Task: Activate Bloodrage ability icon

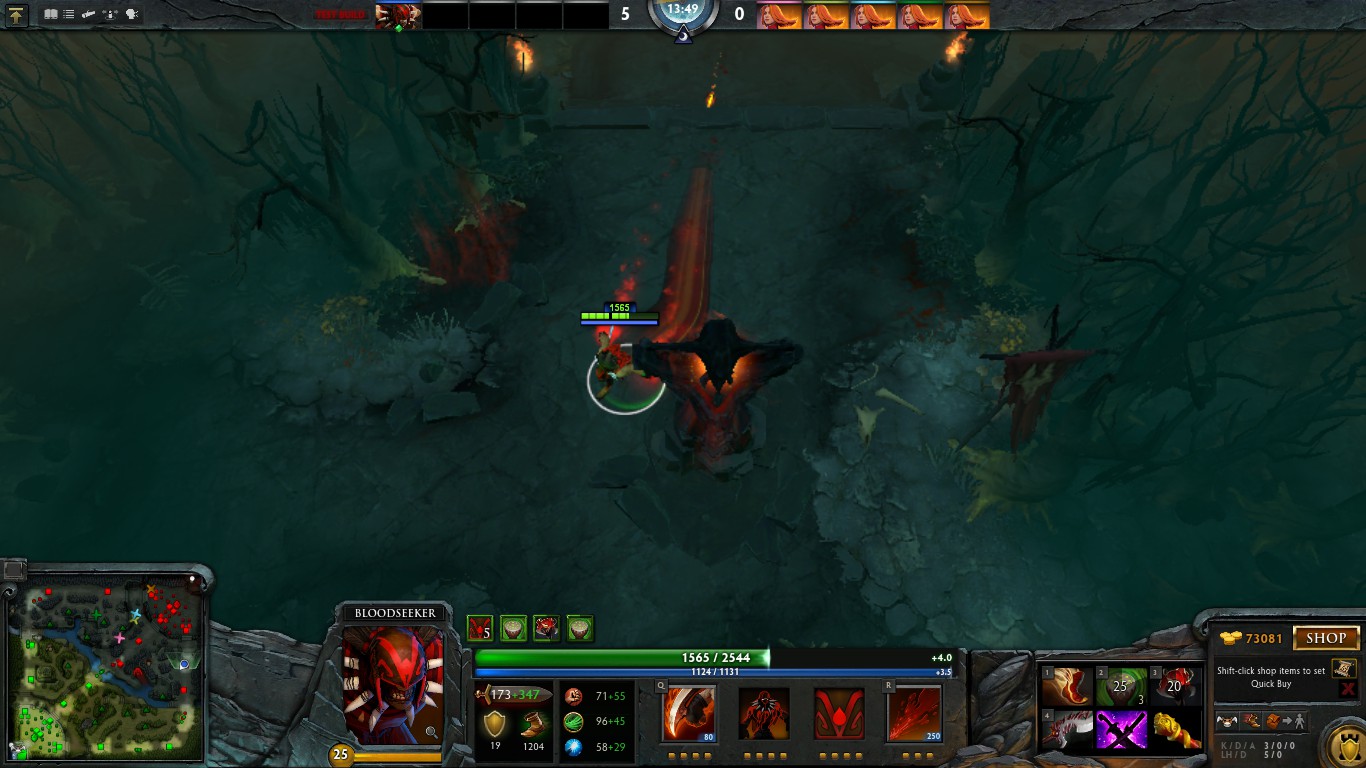Action: click(687, 714)
